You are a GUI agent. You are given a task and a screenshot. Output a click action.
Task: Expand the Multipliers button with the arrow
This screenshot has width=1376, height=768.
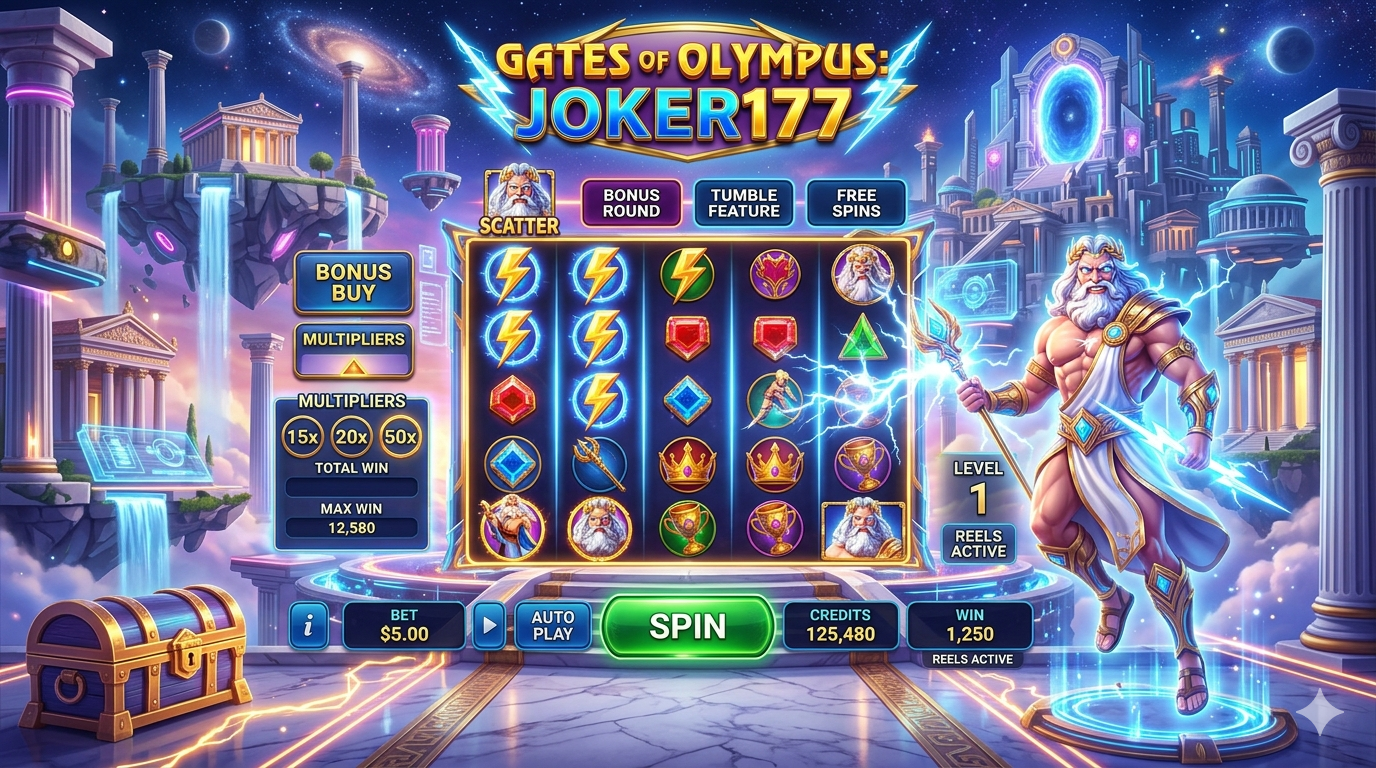(353, 350)
